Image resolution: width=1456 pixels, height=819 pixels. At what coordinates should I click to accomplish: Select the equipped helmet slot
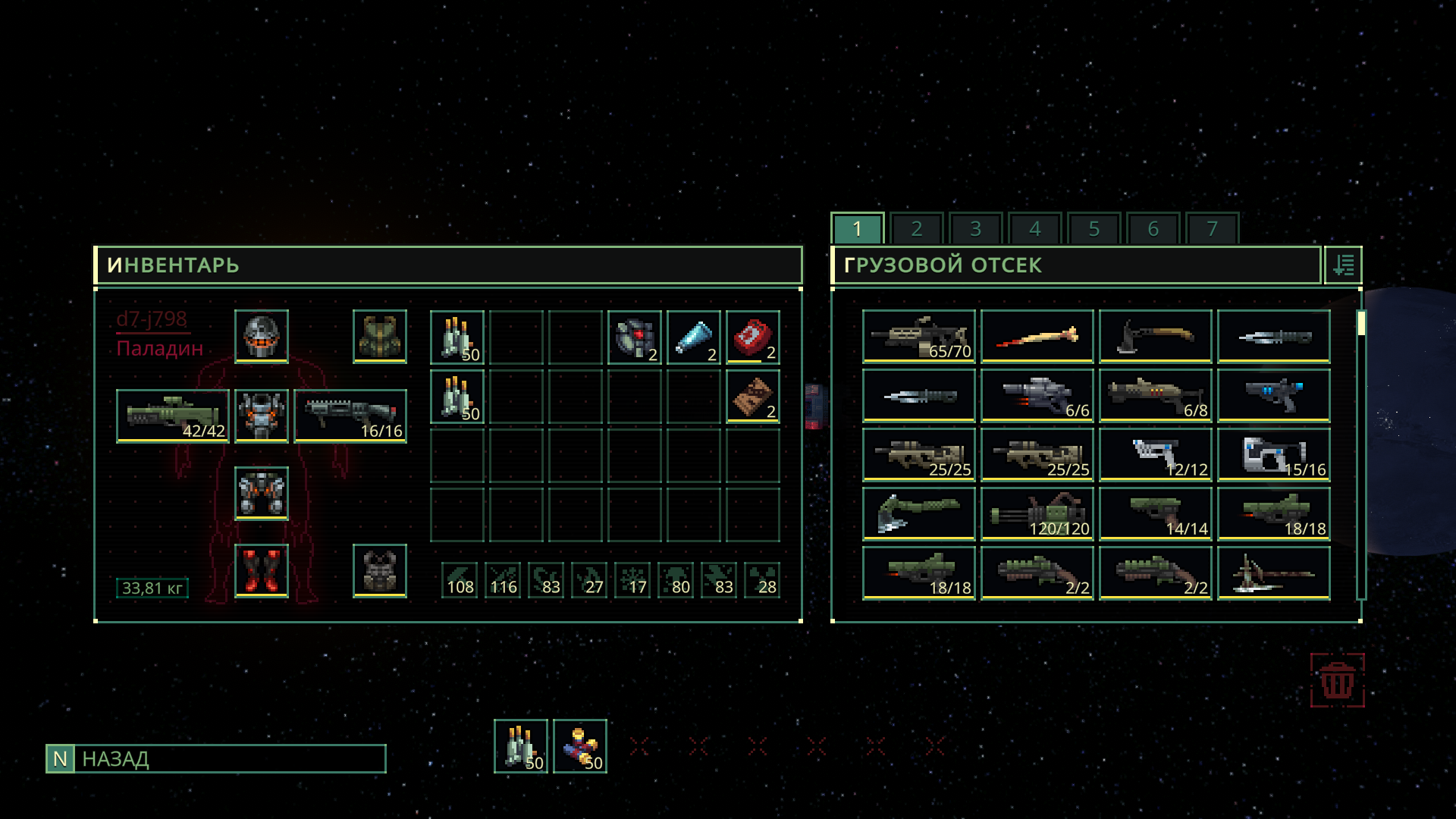pyautogui.click(x=262, y=336)
